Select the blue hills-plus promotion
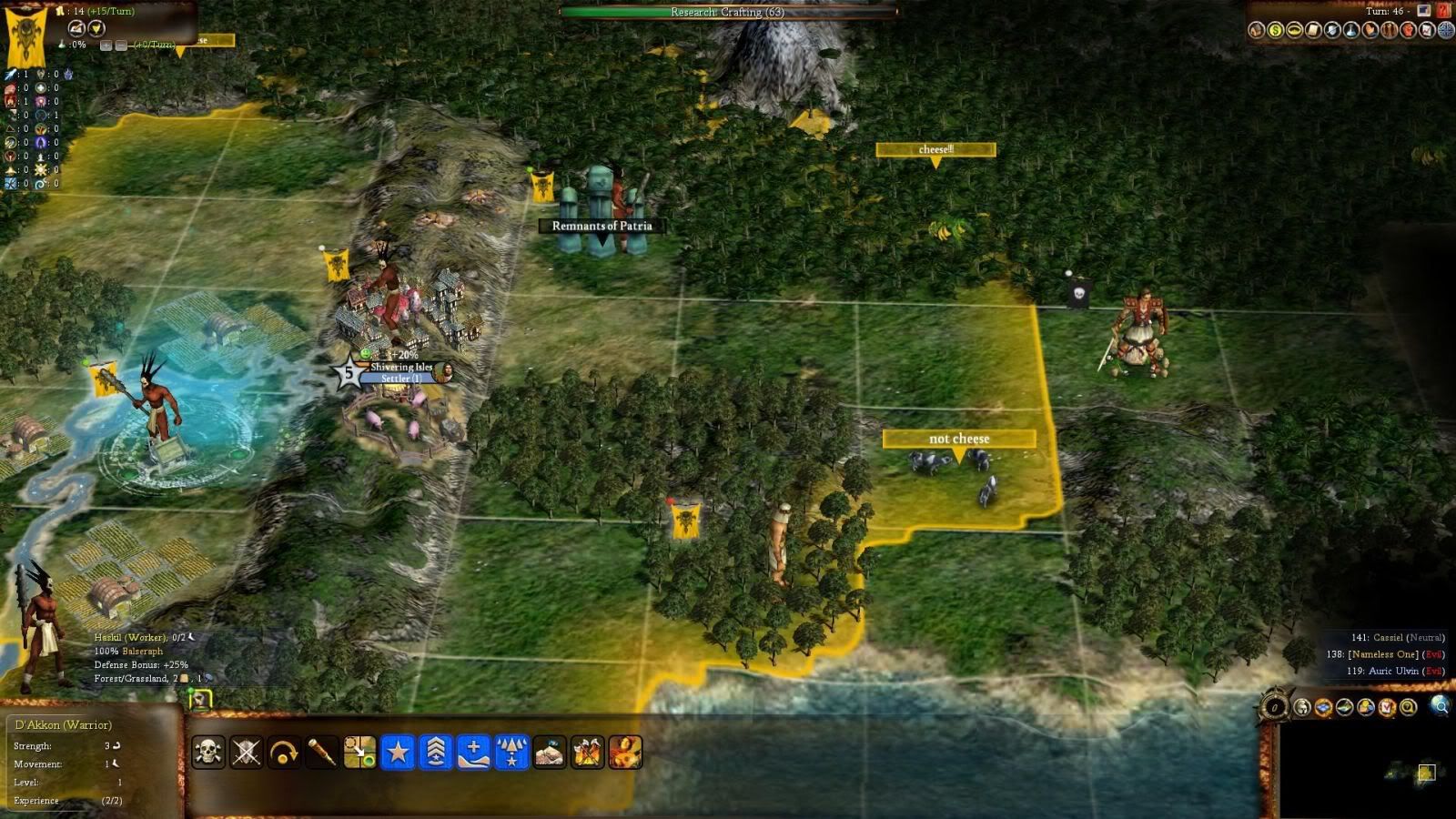This screenshot has width=1456, height=819. (473, 753)
